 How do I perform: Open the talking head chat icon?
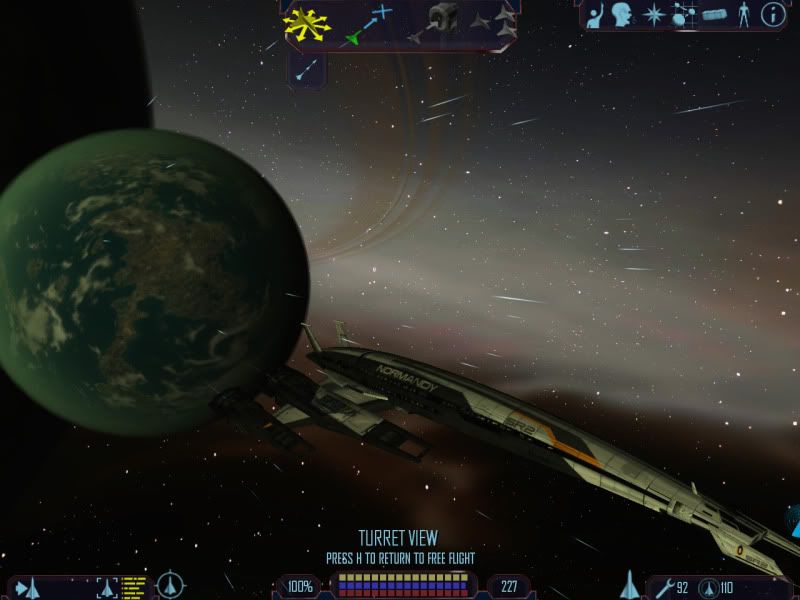[622, 14]
